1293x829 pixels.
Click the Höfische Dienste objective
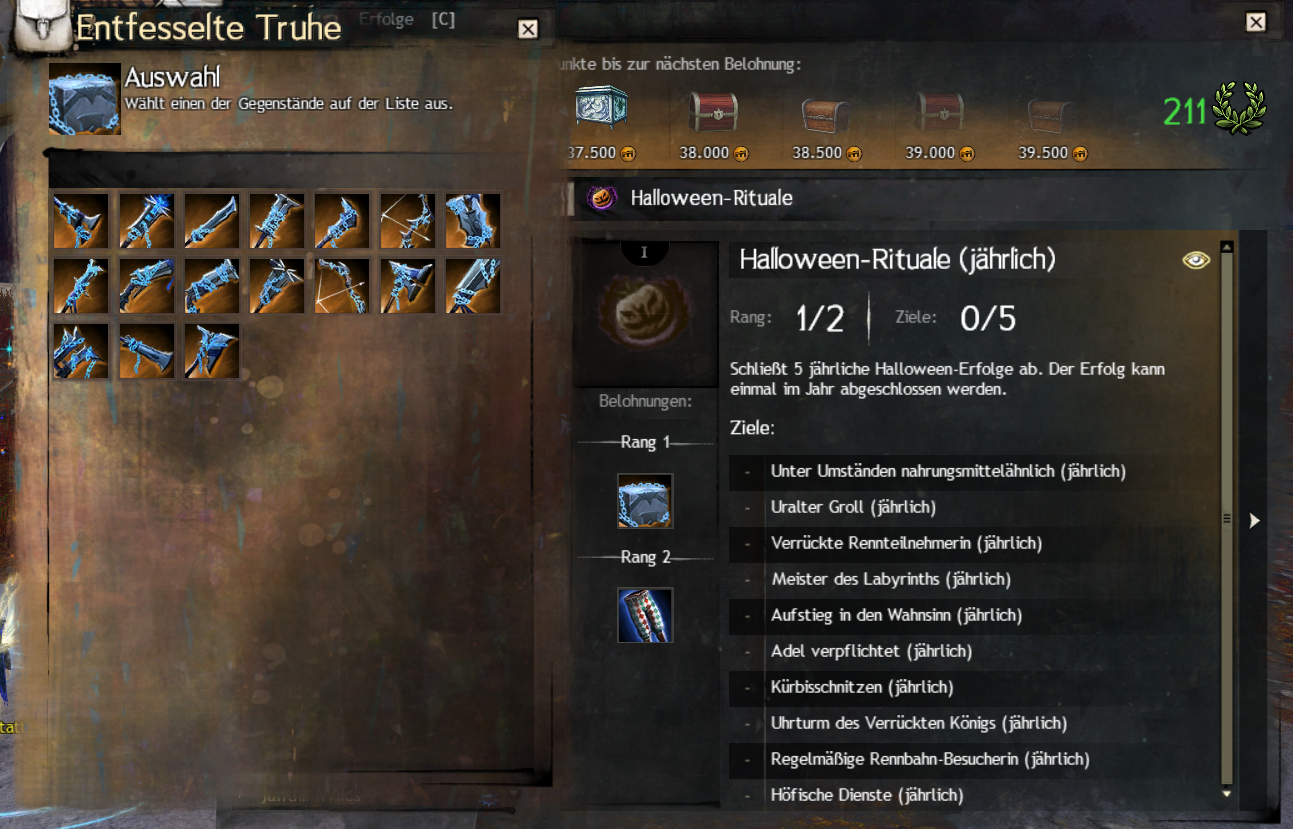866,795
